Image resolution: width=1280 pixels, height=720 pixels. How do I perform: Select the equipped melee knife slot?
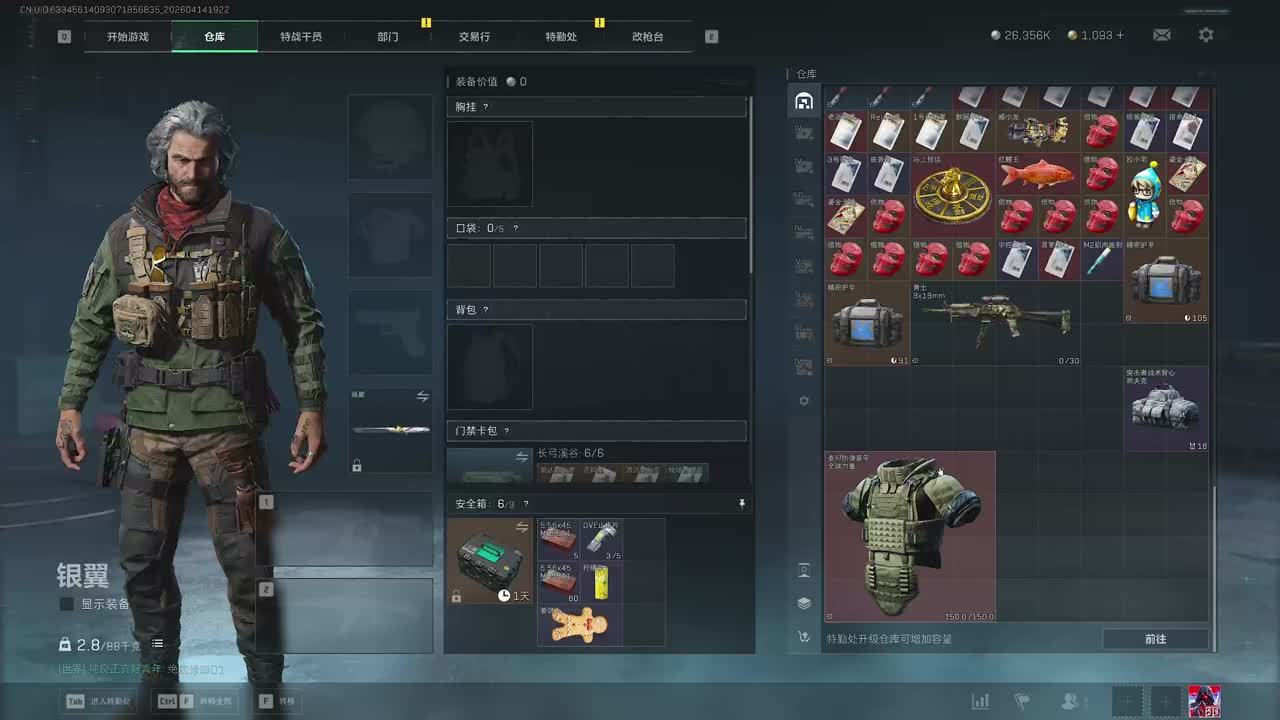pyautogui.click(x=390, y=430)
